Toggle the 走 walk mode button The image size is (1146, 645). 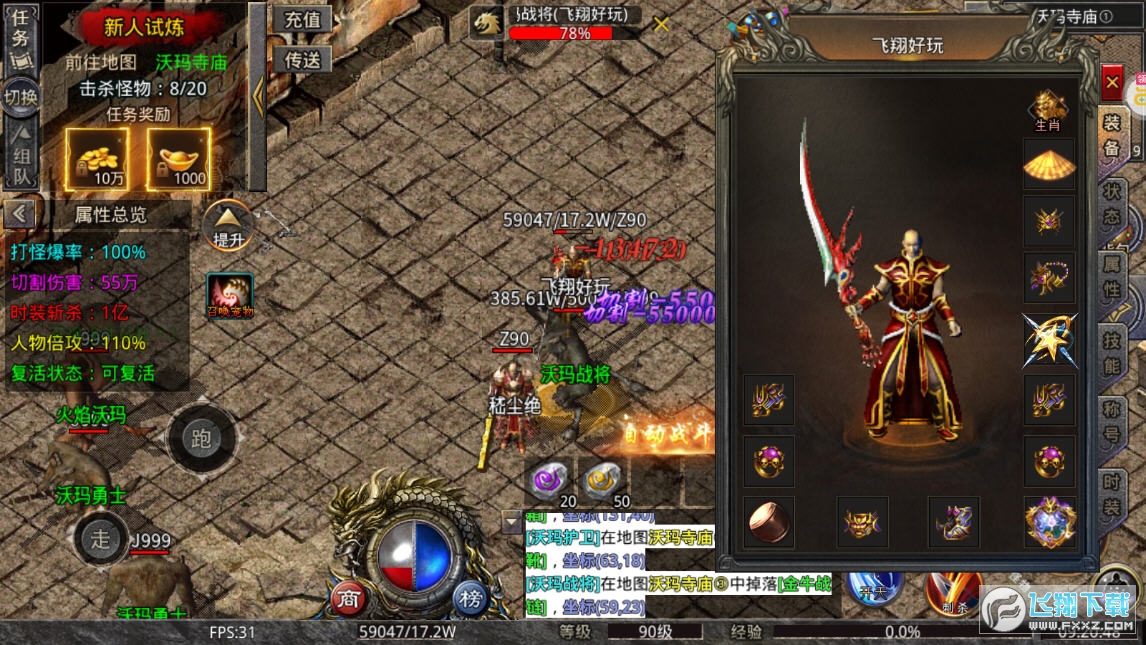101,538
